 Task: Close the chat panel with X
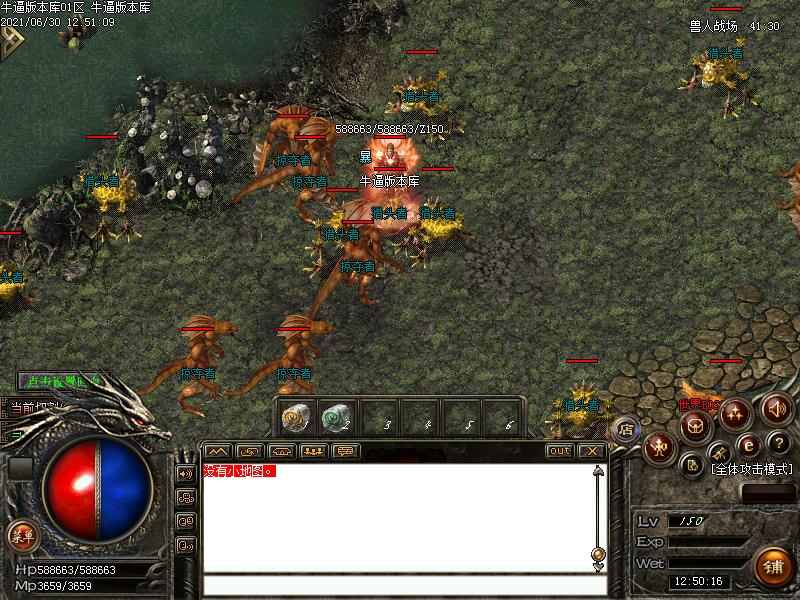click(x=593, y=451)
